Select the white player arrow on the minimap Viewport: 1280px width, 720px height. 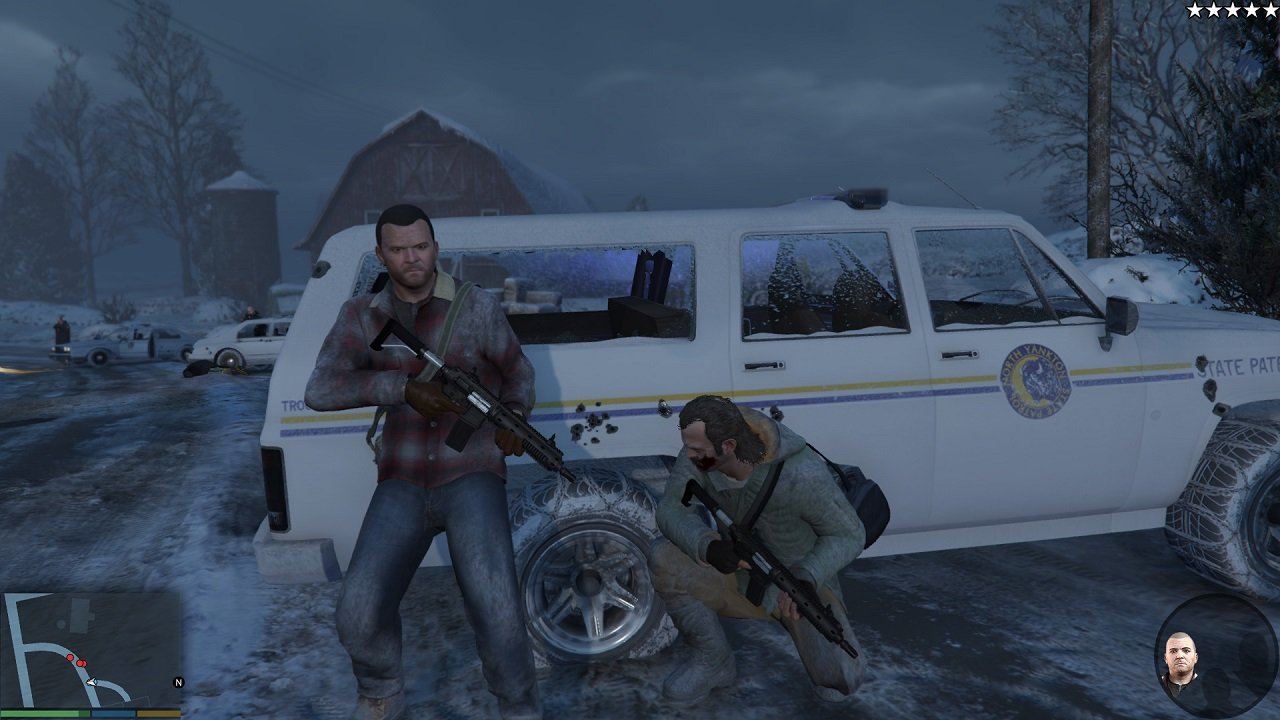tap(91, 681)
